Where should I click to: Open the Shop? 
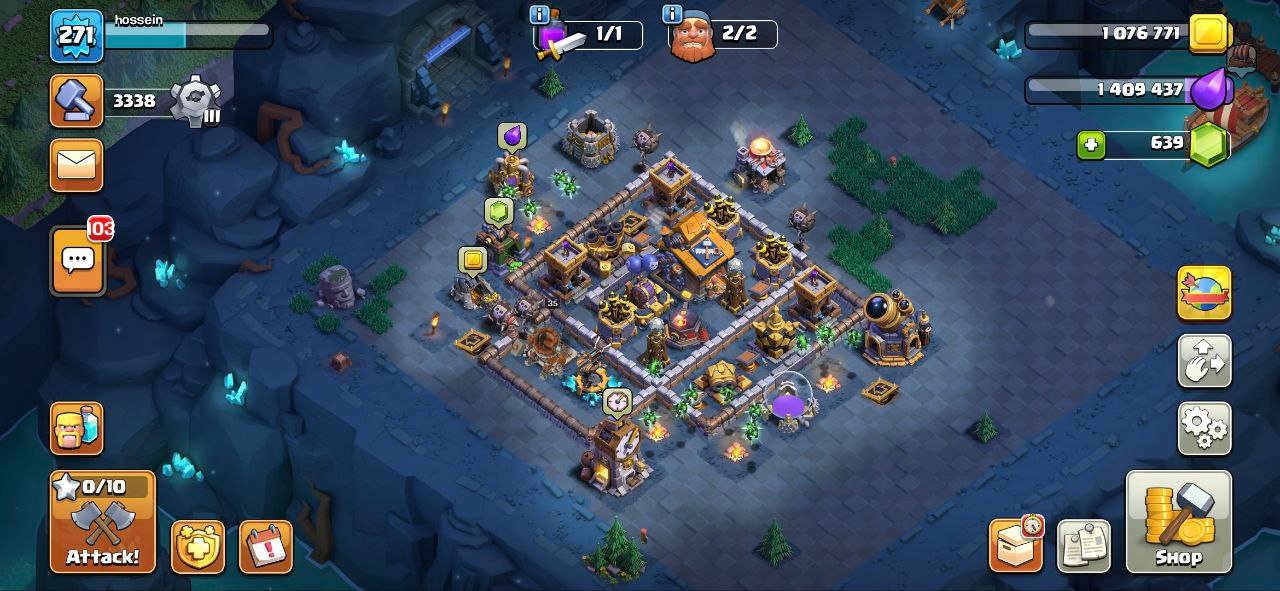point(1178,522)
